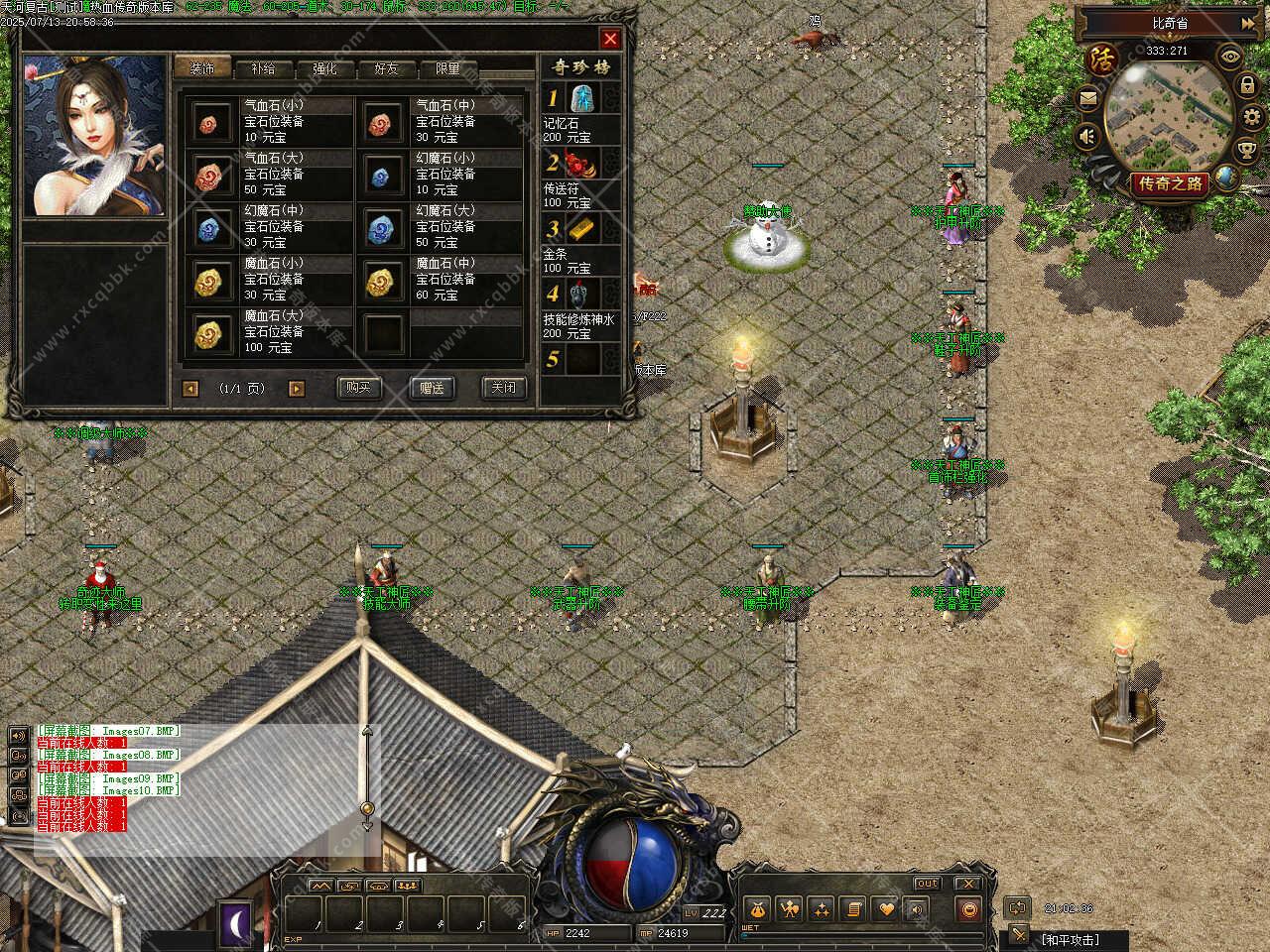The image size is (1270, 952).
Task: Click the 购买 buy button
Action: (358, 388)
